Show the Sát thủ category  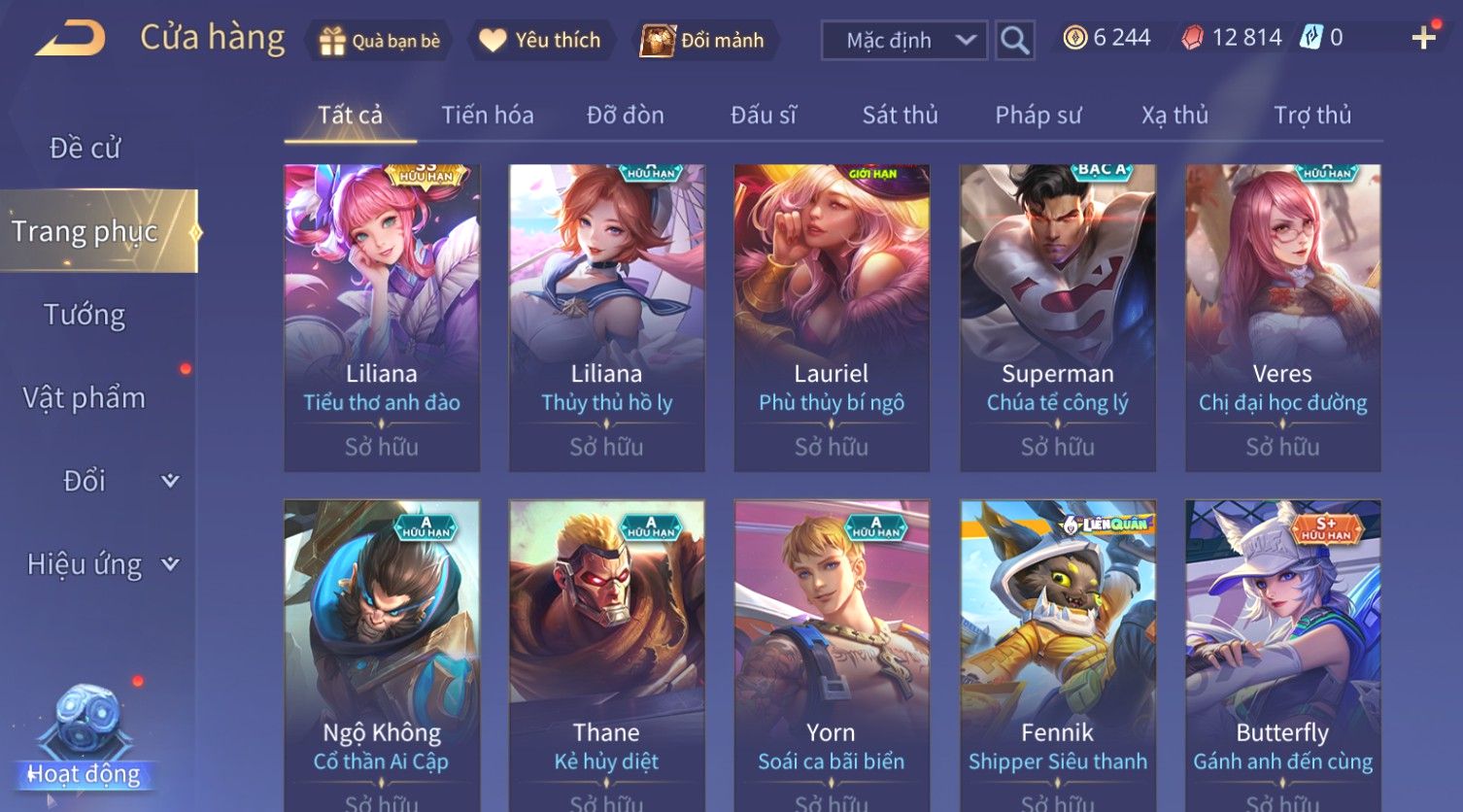coord(900,116)
